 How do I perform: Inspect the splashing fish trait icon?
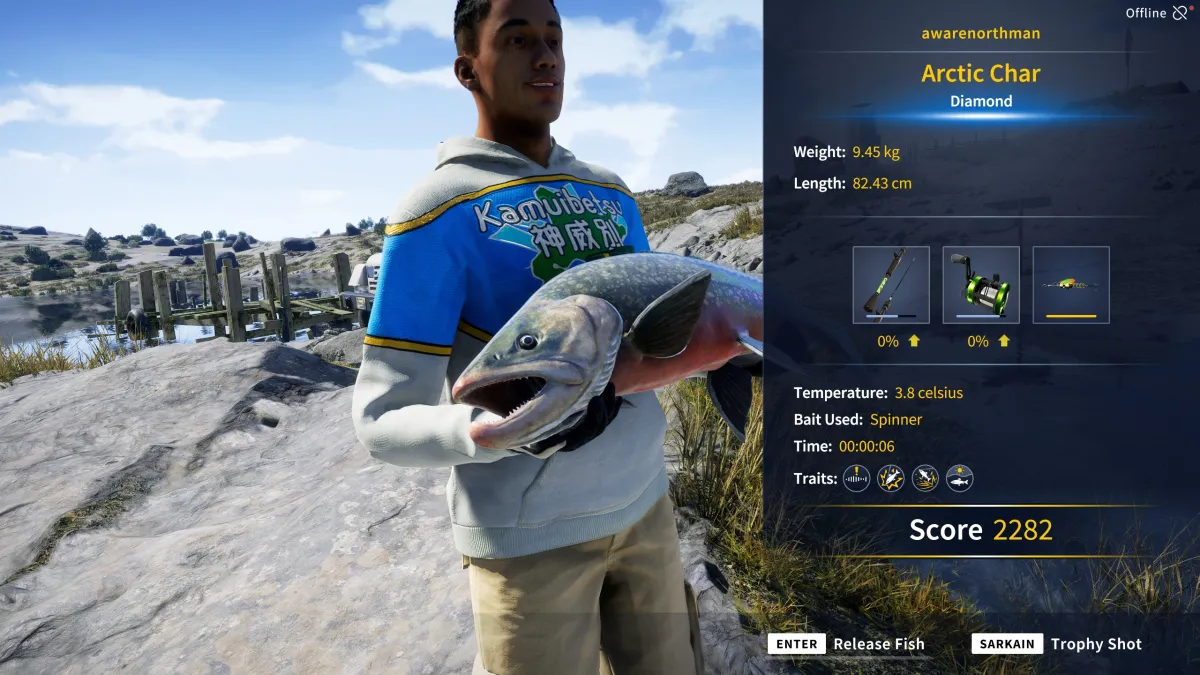[925, 478]
